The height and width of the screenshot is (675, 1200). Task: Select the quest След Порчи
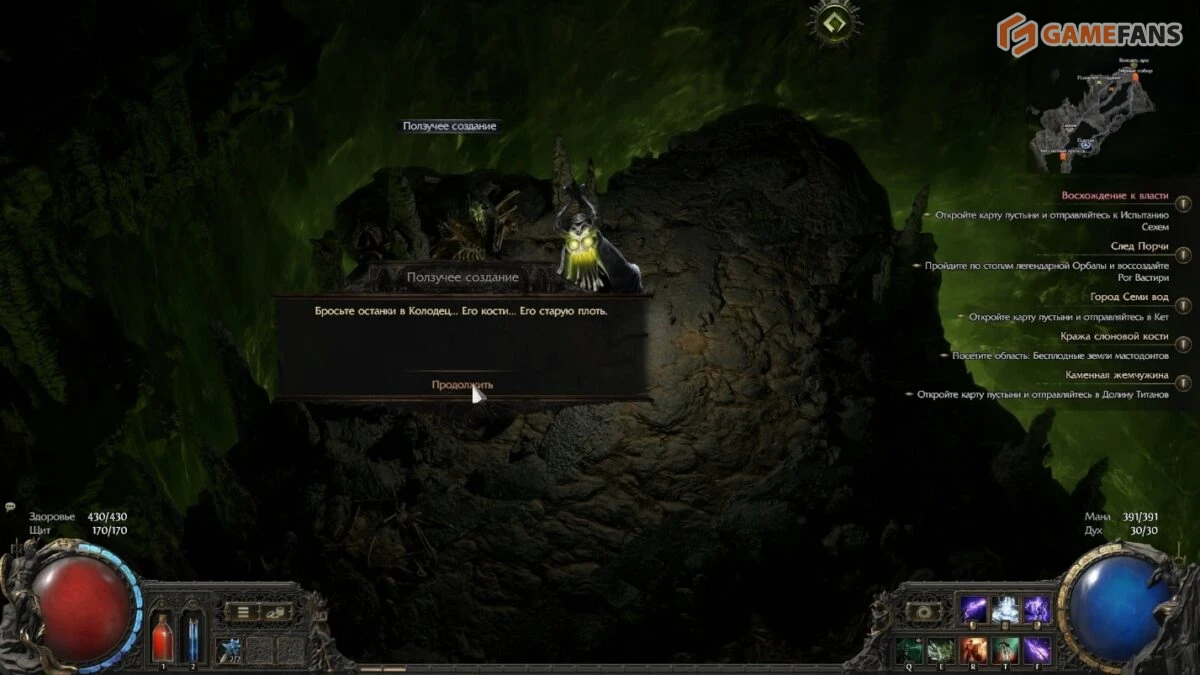(x=1139, y=246)
